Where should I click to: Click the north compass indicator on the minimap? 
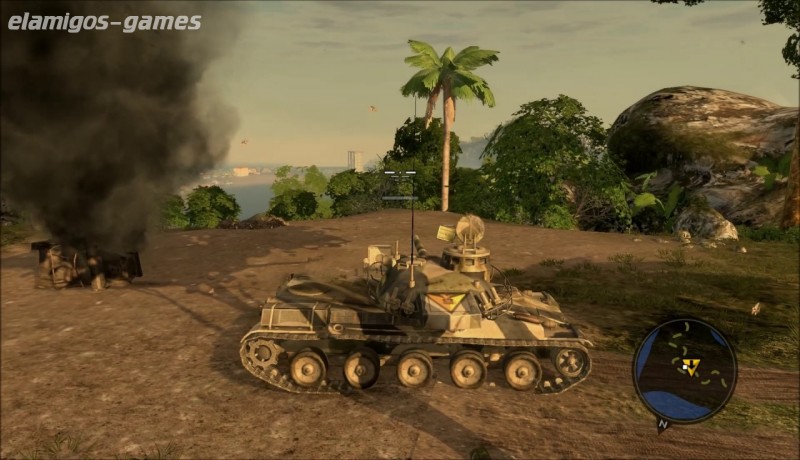tap(662, 424)
